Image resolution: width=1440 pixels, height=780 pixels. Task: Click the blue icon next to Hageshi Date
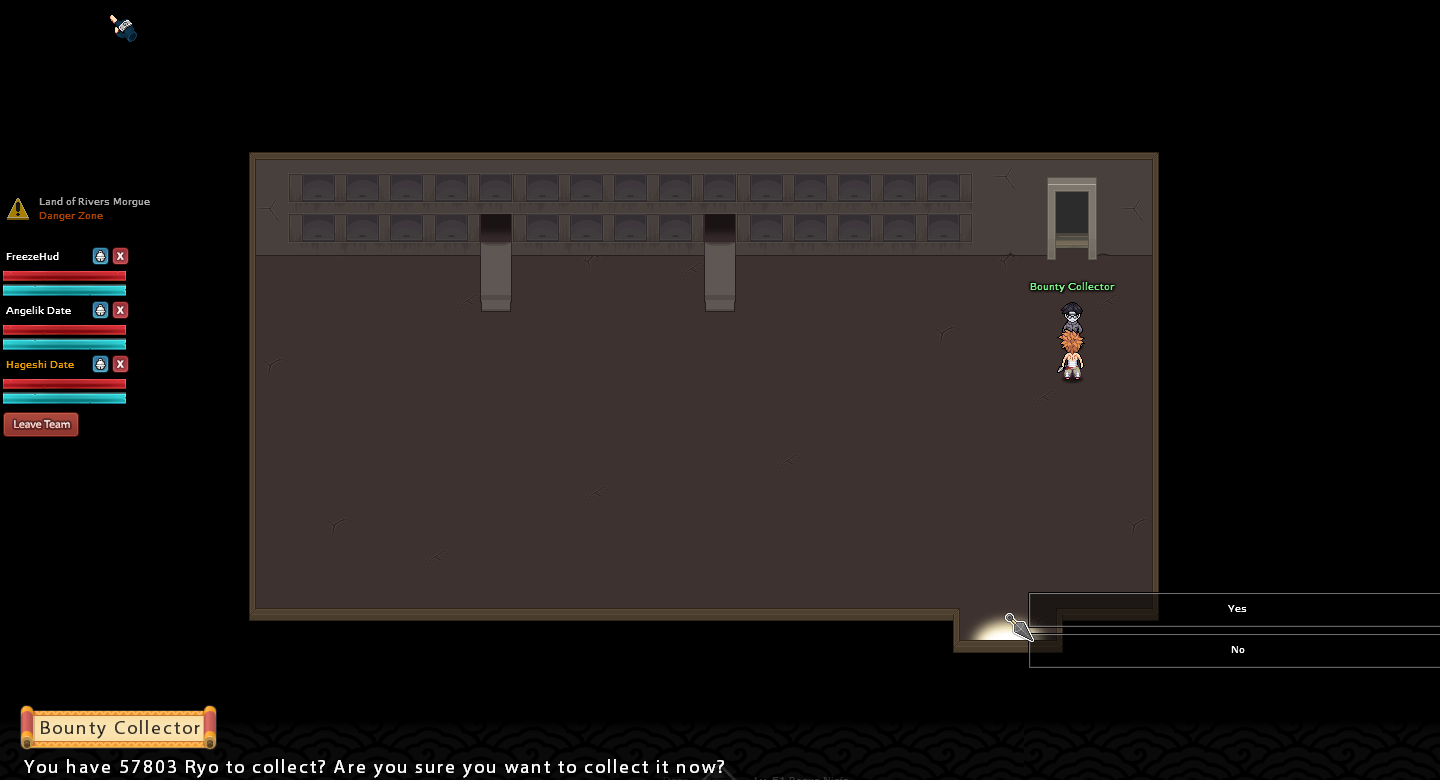pyautogui.click(x=100, y=364)
